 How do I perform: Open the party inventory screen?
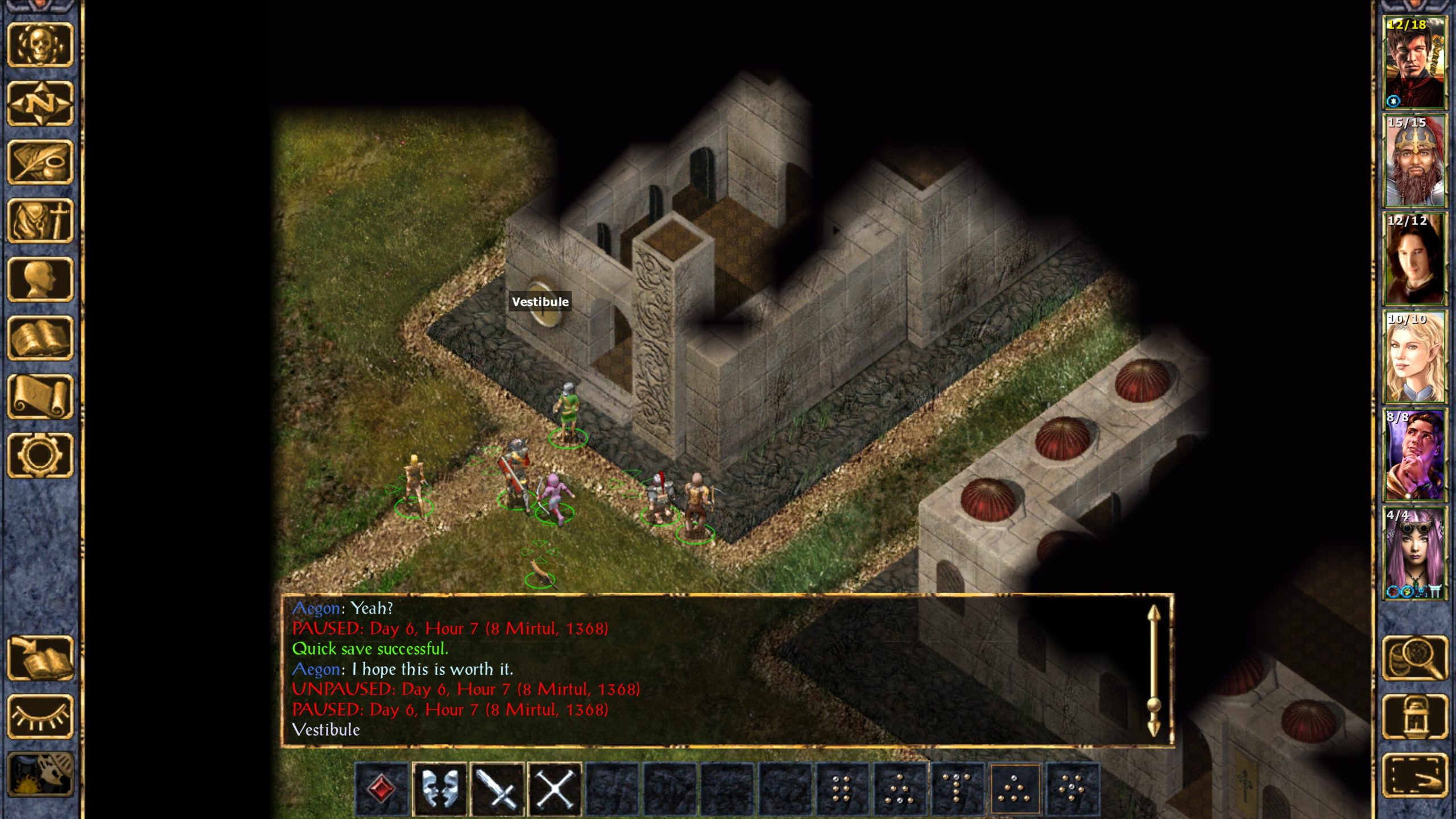coord(40,221)
